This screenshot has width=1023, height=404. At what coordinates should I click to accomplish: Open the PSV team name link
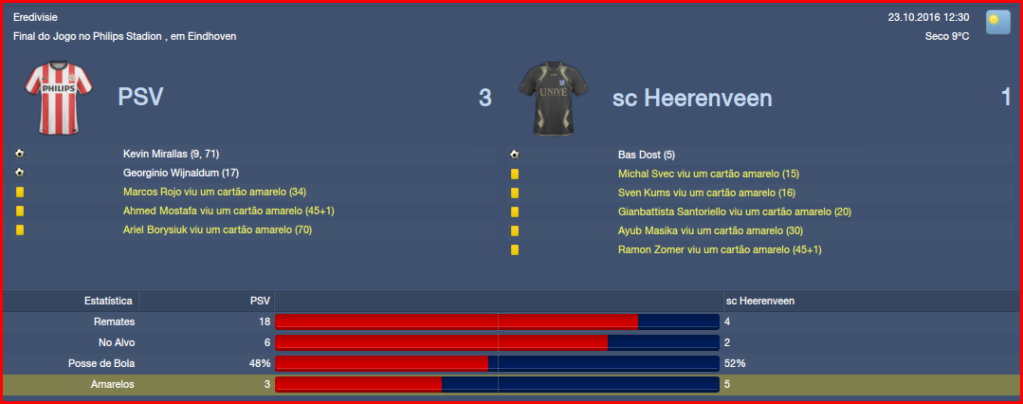tap(140, 97)
